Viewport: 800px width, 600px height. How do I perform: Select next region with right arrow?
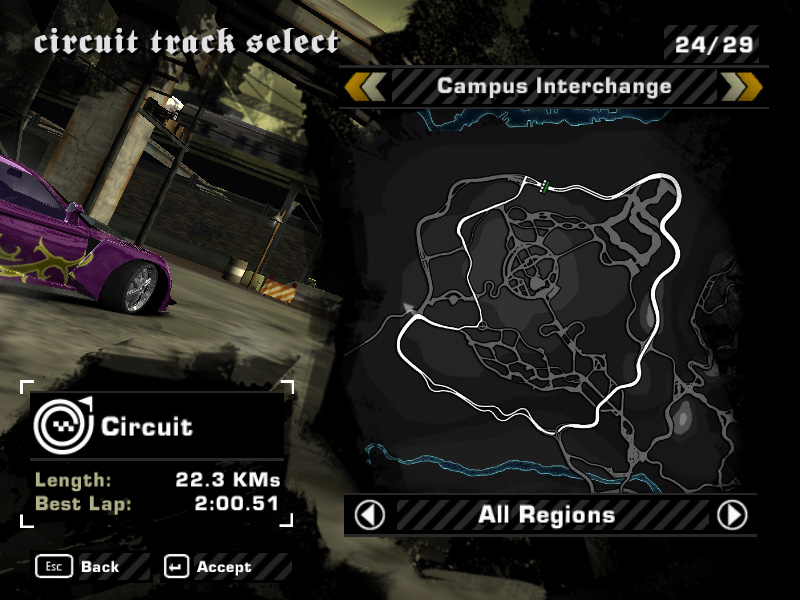pos(733,515)
